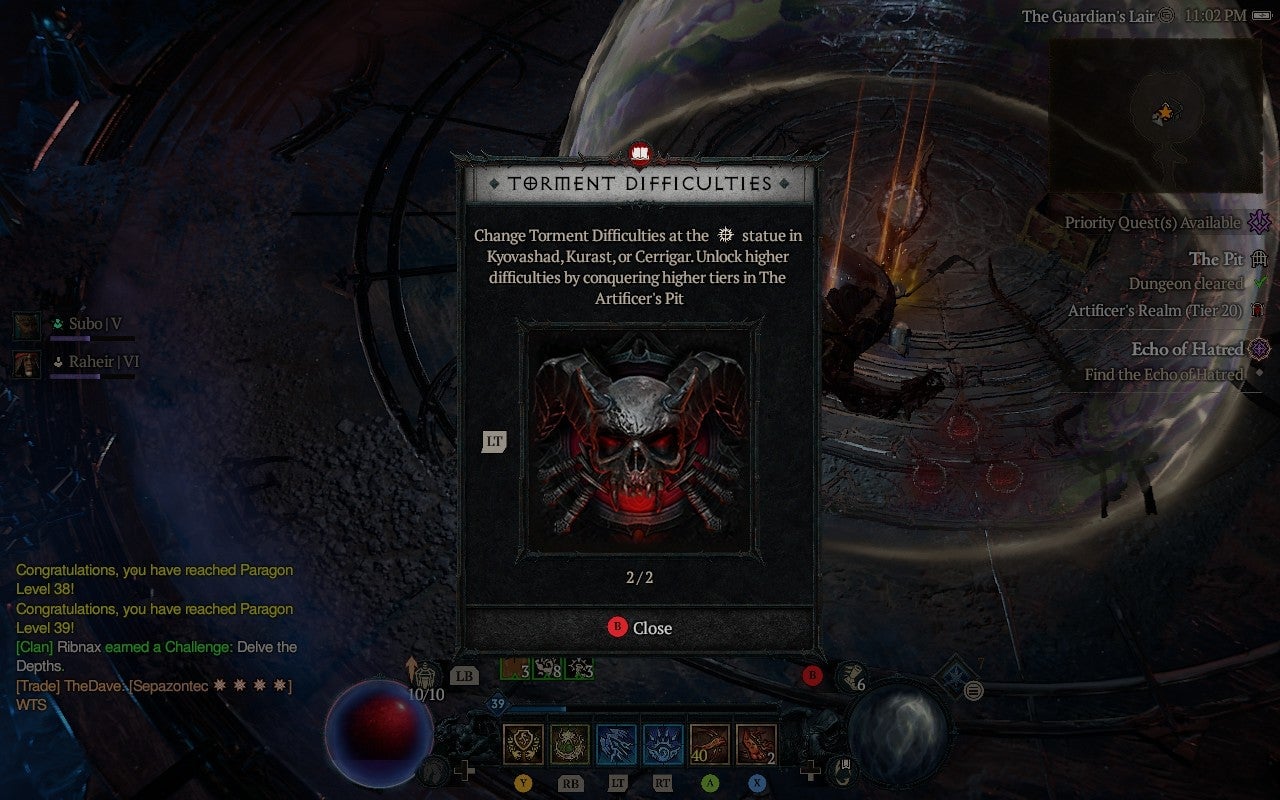Use the orange skill showing 40 charges
Image resolution: width=1280 pixels, height=800 pixels.
710,745
